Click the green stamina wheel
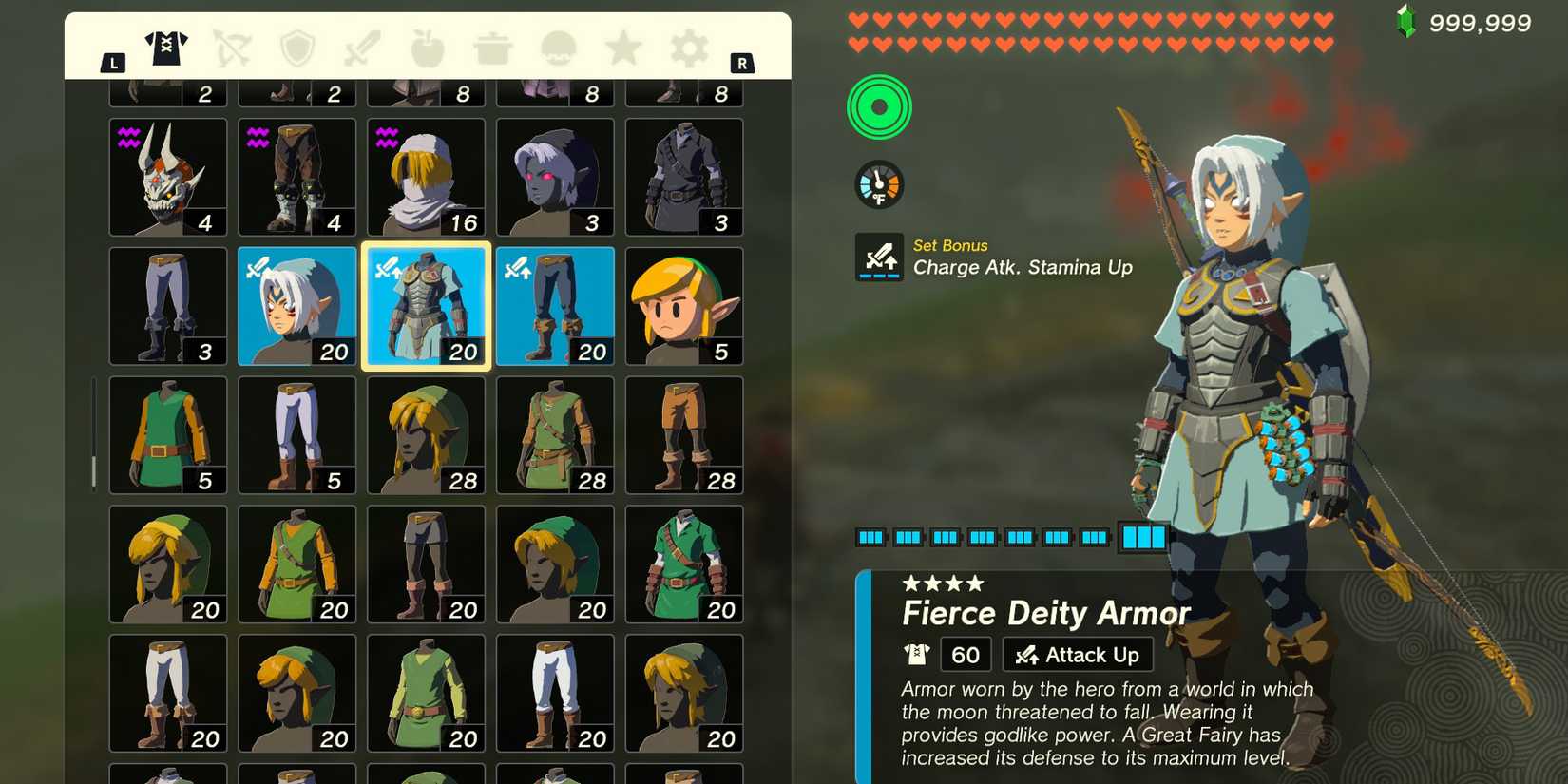The image size is (1568, 784). tap(879, 107)
